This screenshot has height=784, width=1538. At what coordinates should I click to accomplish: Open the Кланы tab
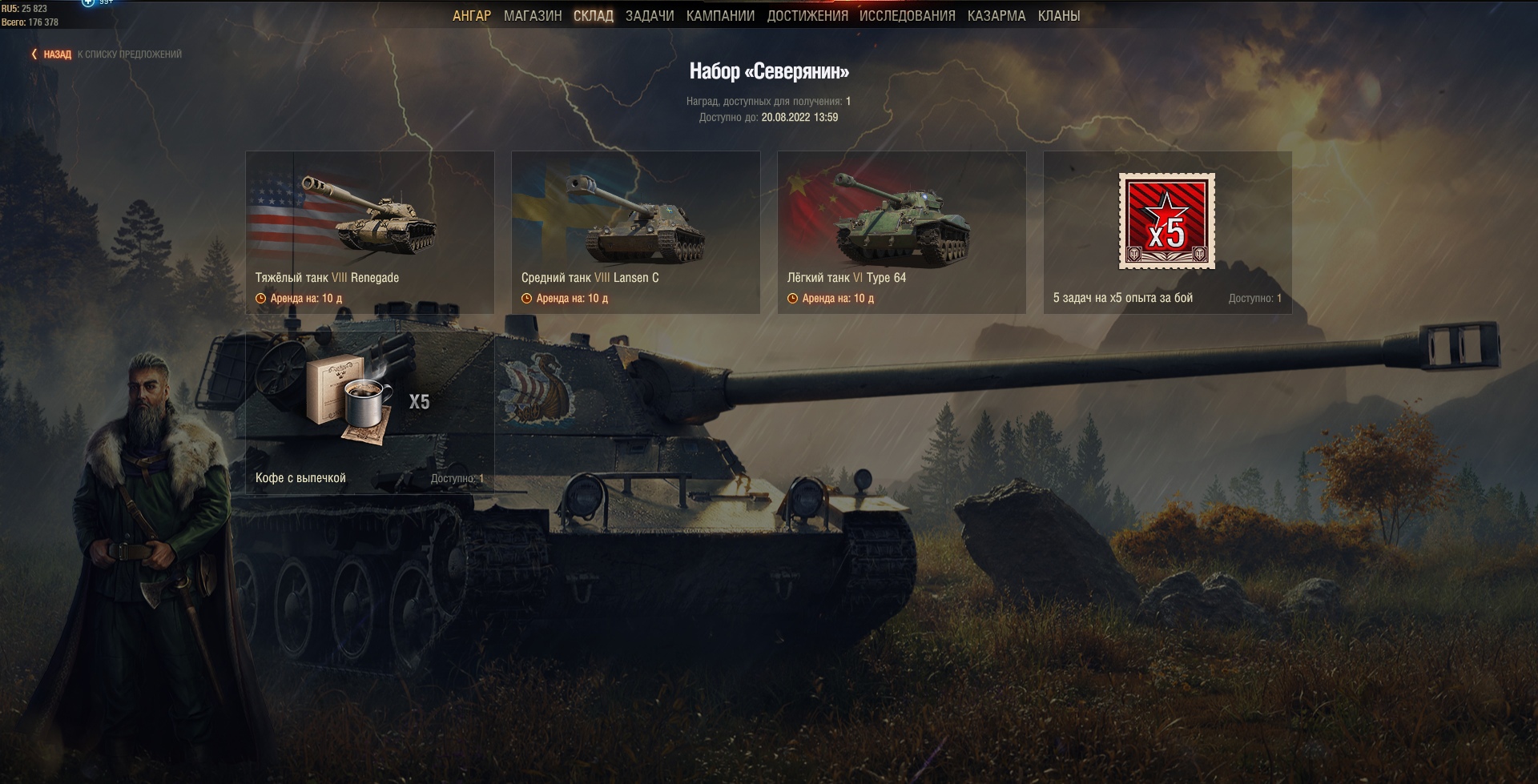tap(1058, 16)
